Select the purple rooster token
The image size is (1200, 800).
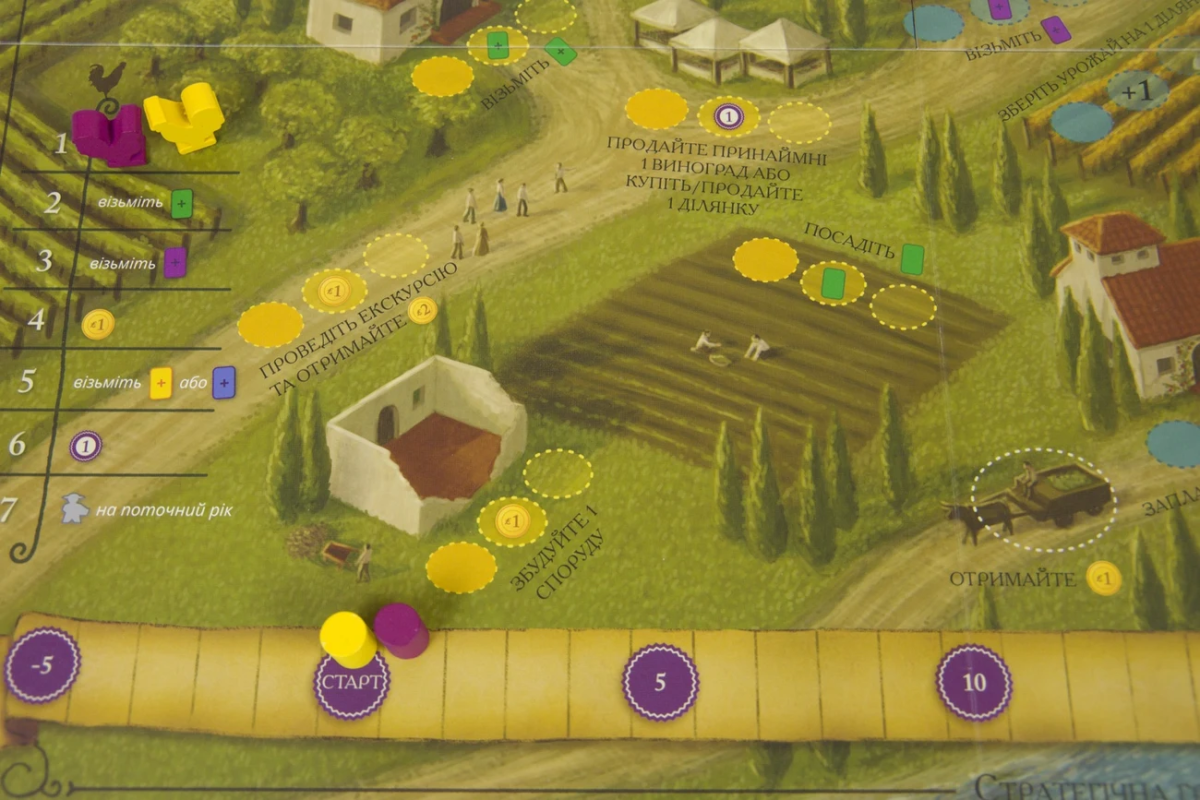pos(110,135)
